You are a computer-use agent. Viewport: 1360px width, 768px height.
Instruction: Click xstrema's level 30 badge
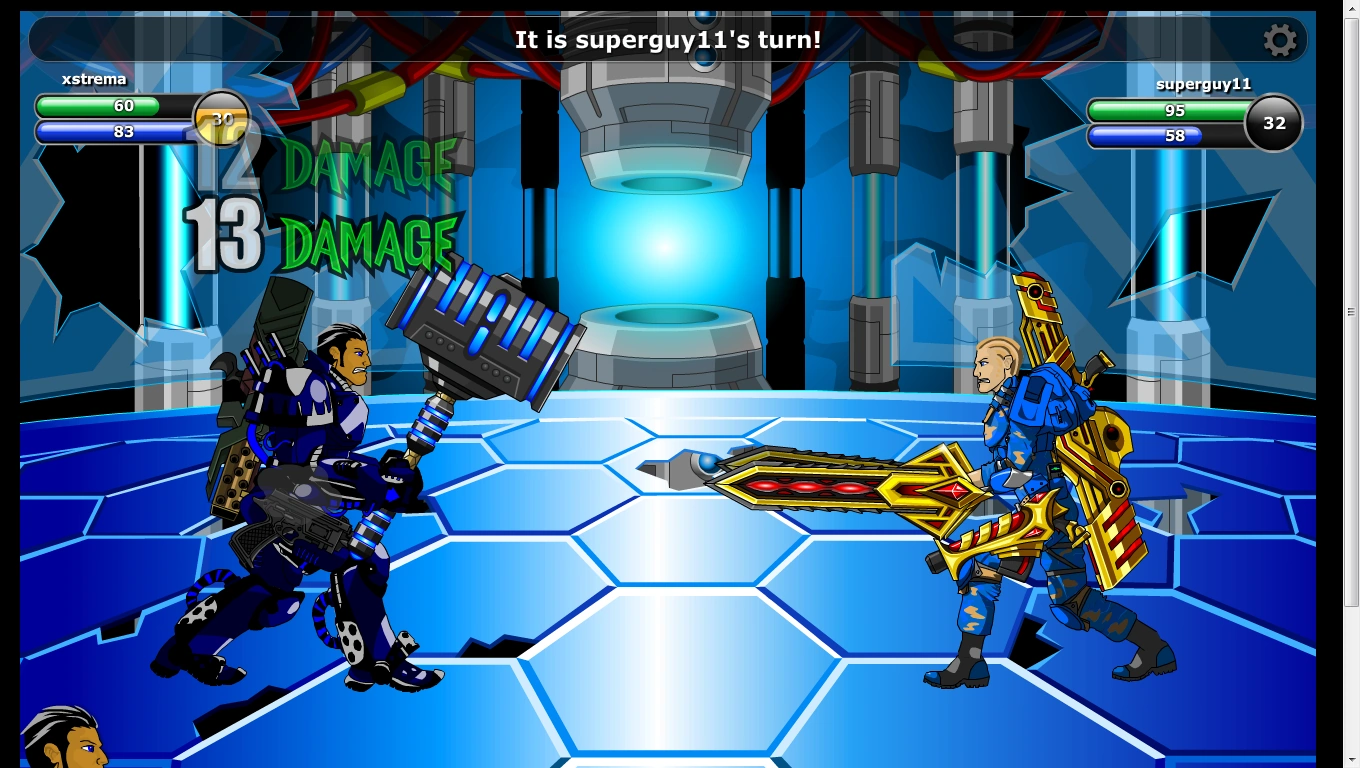click(221, 119)
